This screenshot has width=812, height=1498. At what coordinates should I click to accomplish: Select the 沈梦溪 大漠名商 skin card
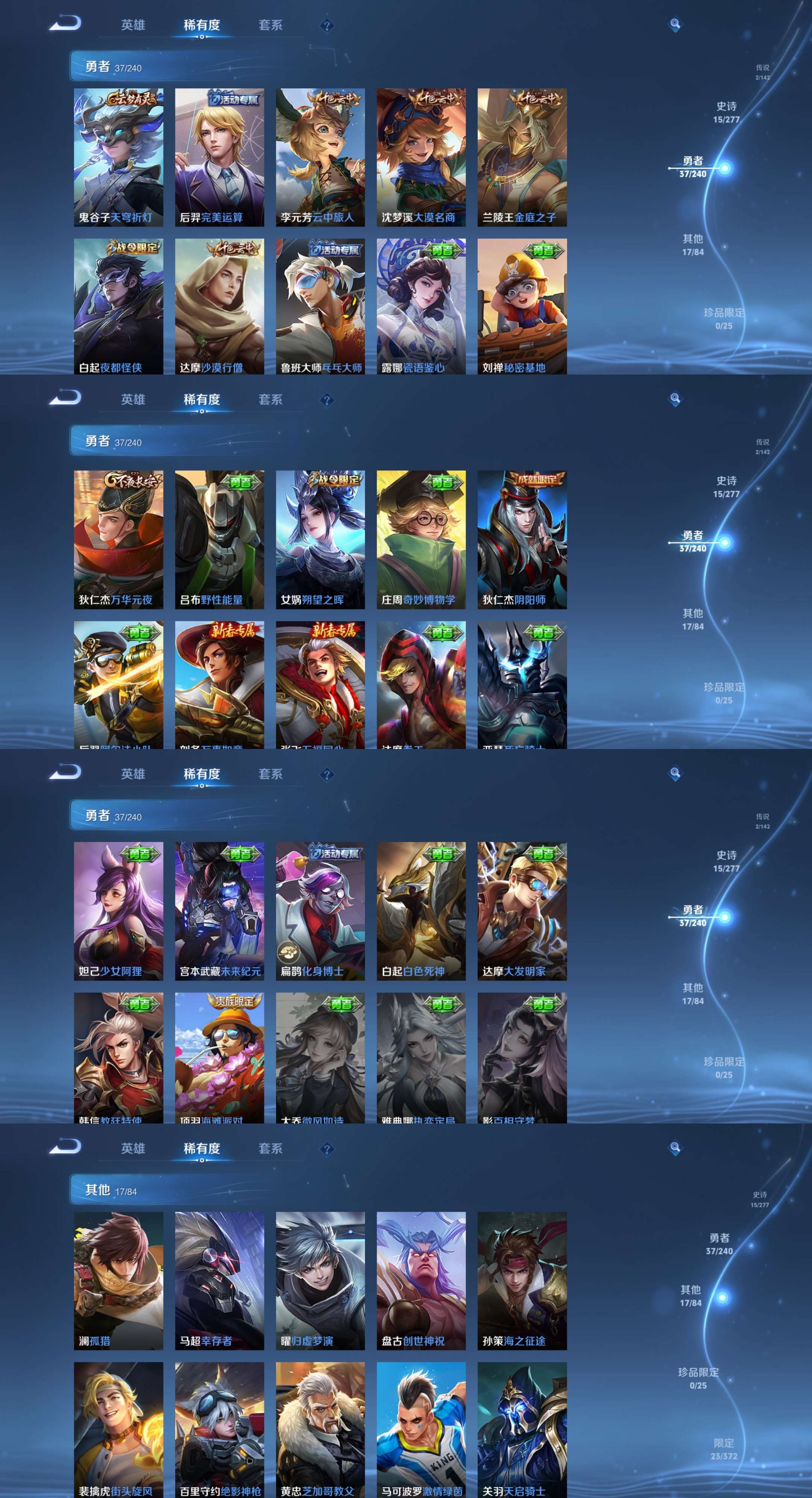click(x=421, y=157)
